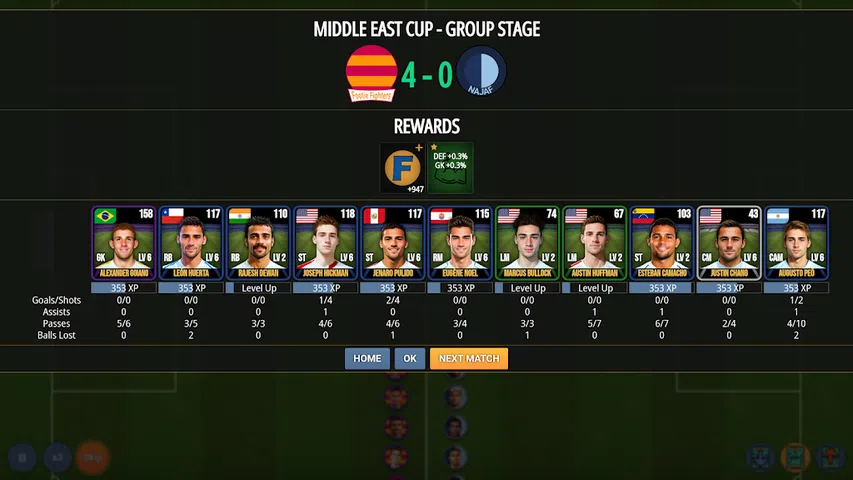View Marcus Bullock's player card
The image size is (853, 480).
click(x=527, y=243)
